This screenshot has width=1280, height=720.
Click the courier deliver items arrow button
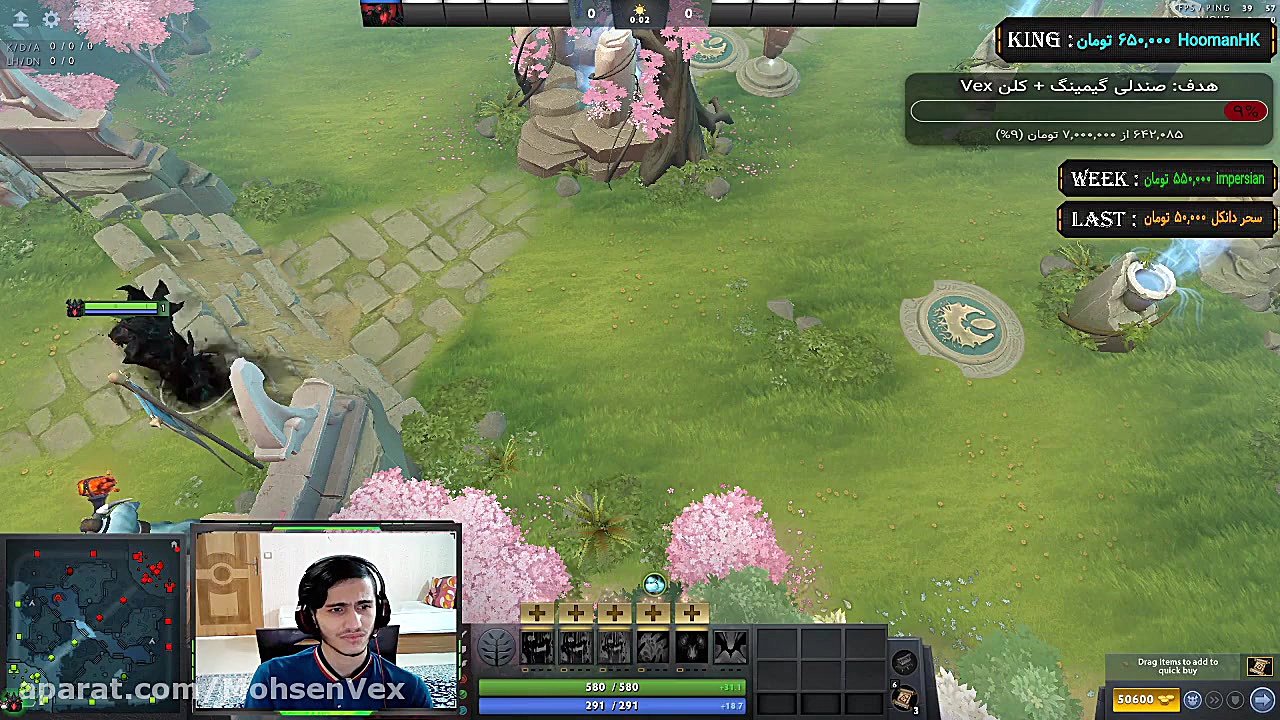(1262, 700)
